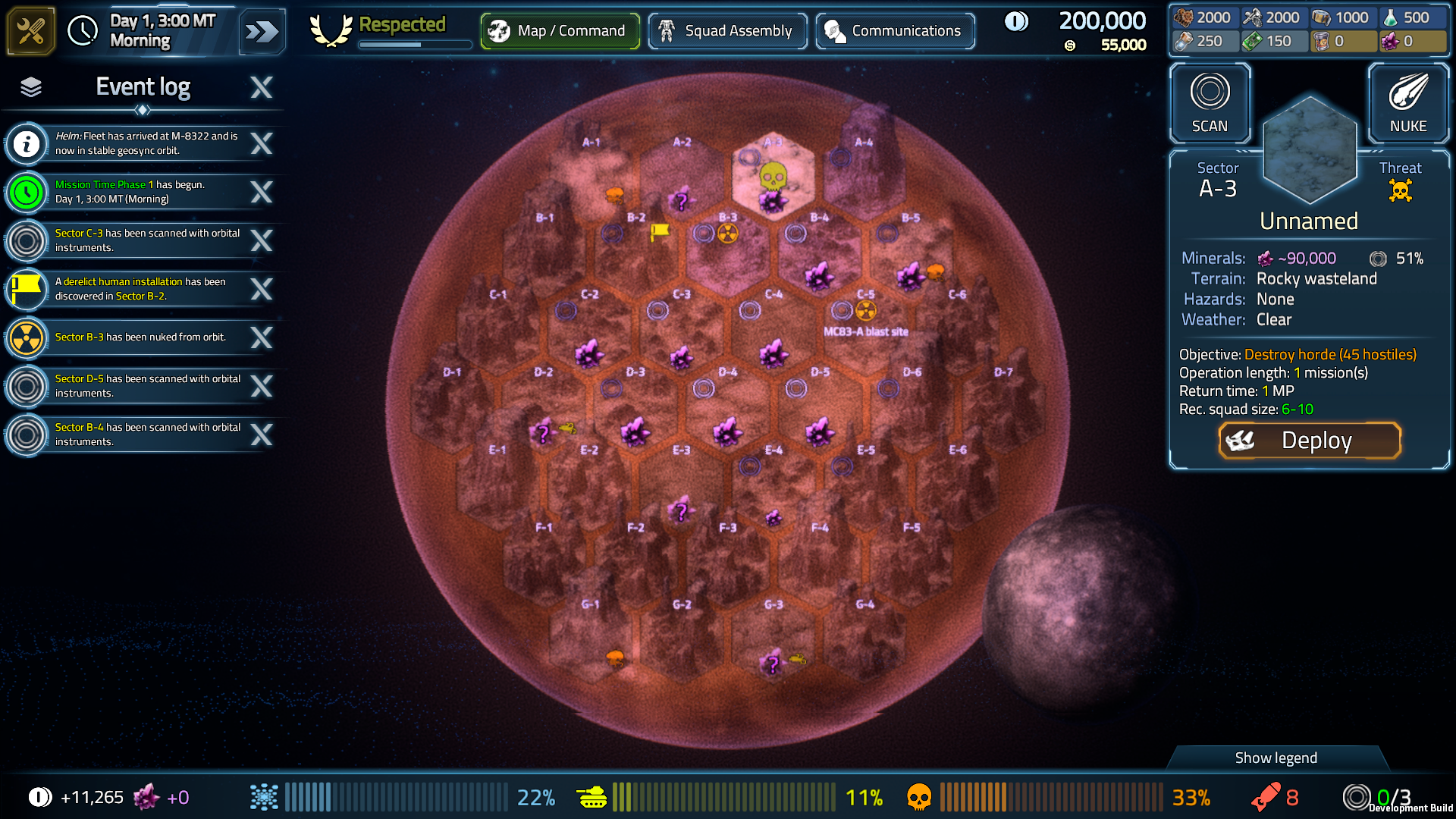Click the skull icon beside the 33% bar
Viewport: 1456px width, 819px height.
point(919,797)
